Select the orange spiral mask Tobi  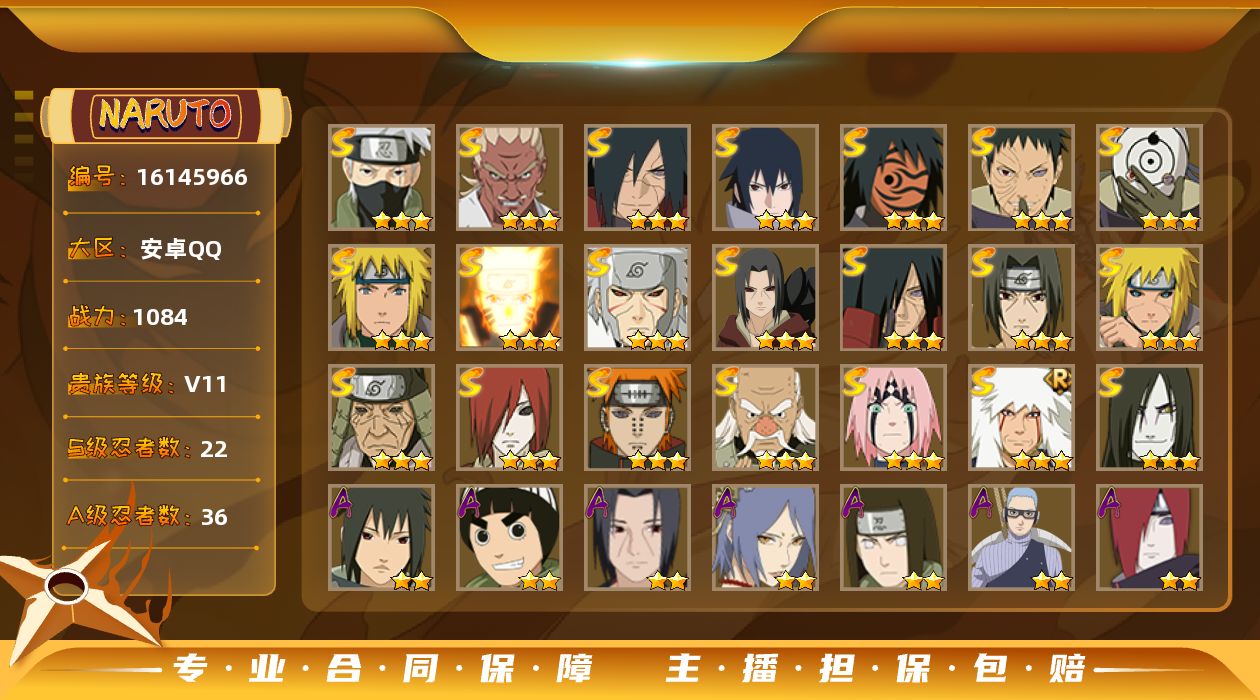pyautogui.click(x=893, y=177)
